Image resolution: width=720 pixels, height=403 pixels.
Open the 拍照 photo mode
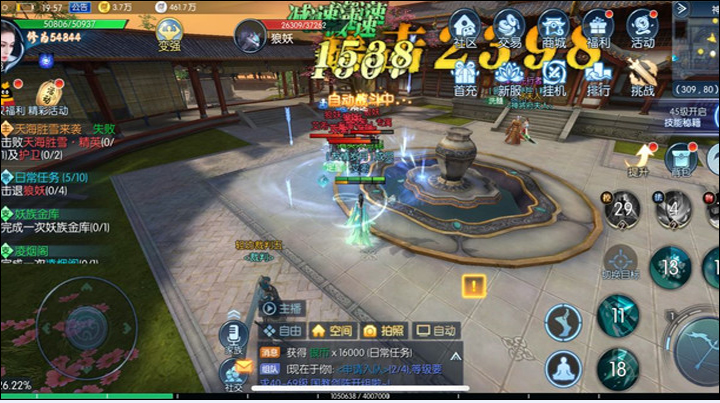pos(384,331)
